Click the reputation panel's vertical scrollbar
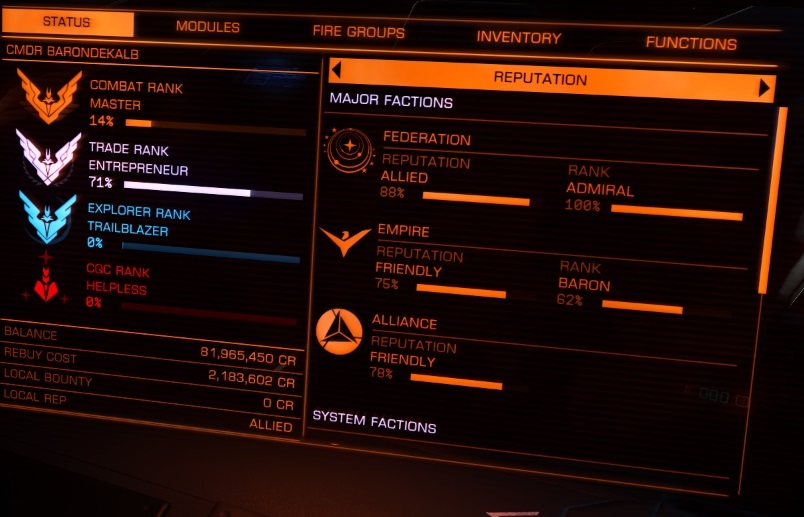Viewport: 804px width, 517px height. (x=768, y=200)
